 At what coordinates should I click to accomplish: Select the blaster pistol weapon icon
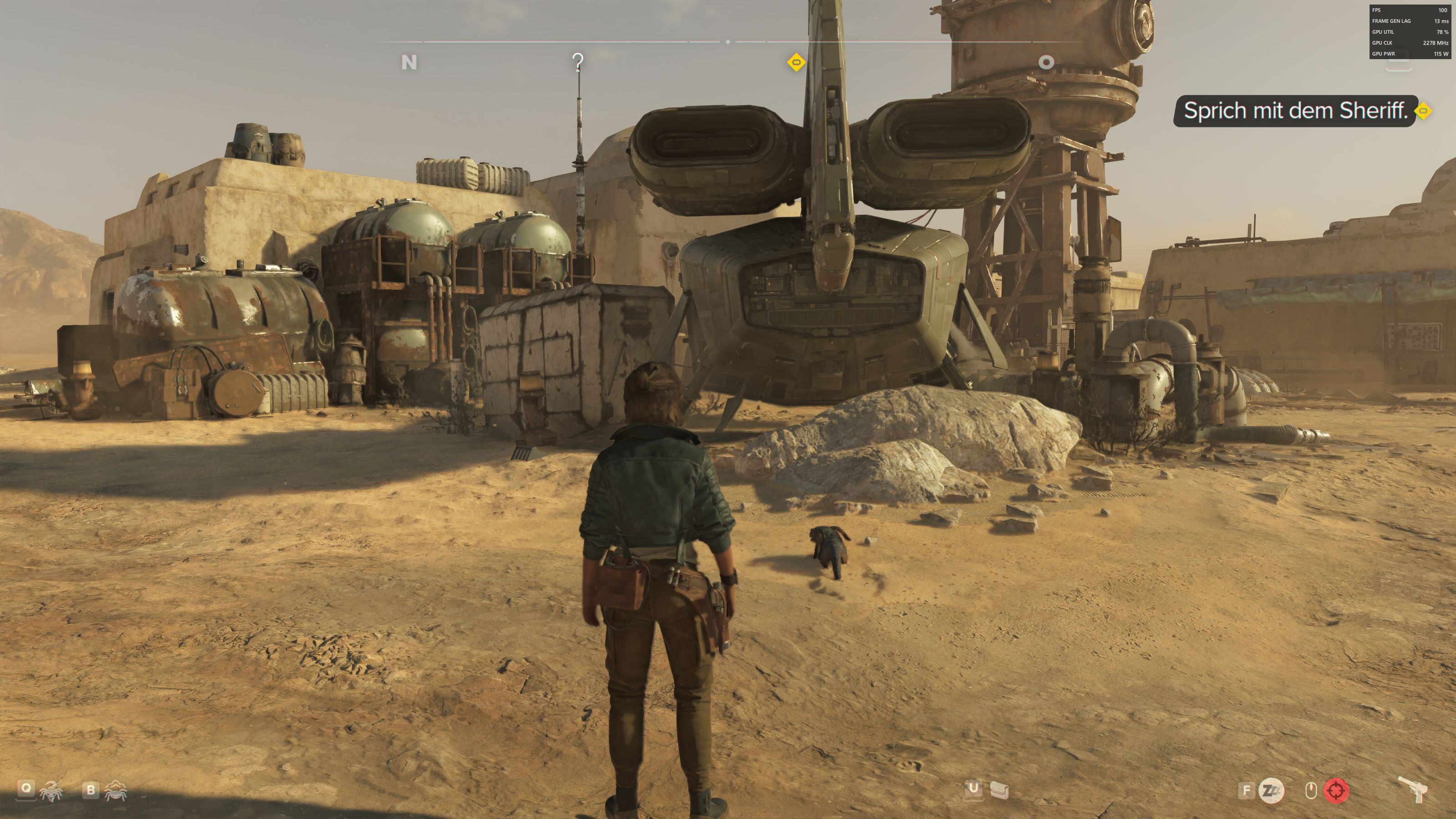[1413, 789]
